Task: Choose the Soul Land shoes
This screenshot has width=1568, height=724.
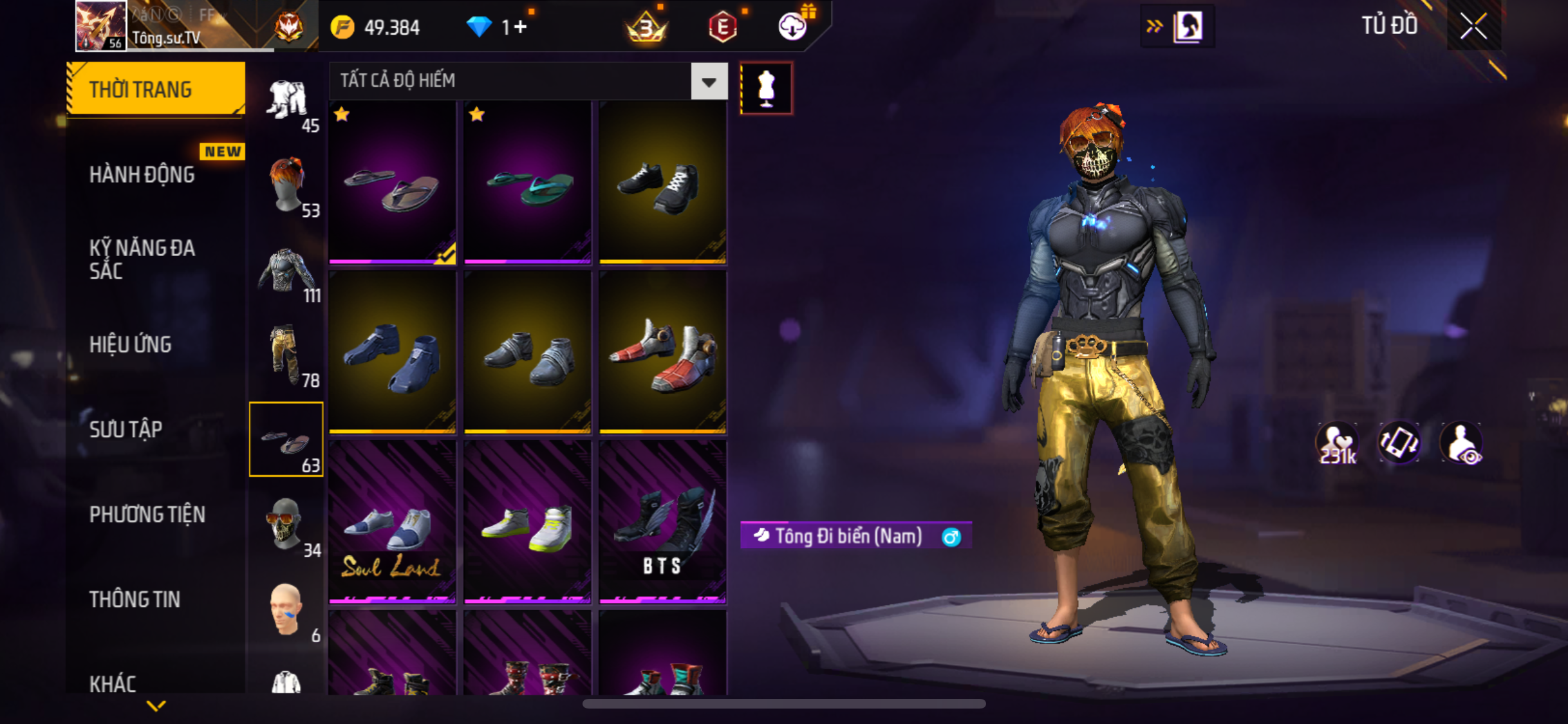Action: (x=392, y=523)
